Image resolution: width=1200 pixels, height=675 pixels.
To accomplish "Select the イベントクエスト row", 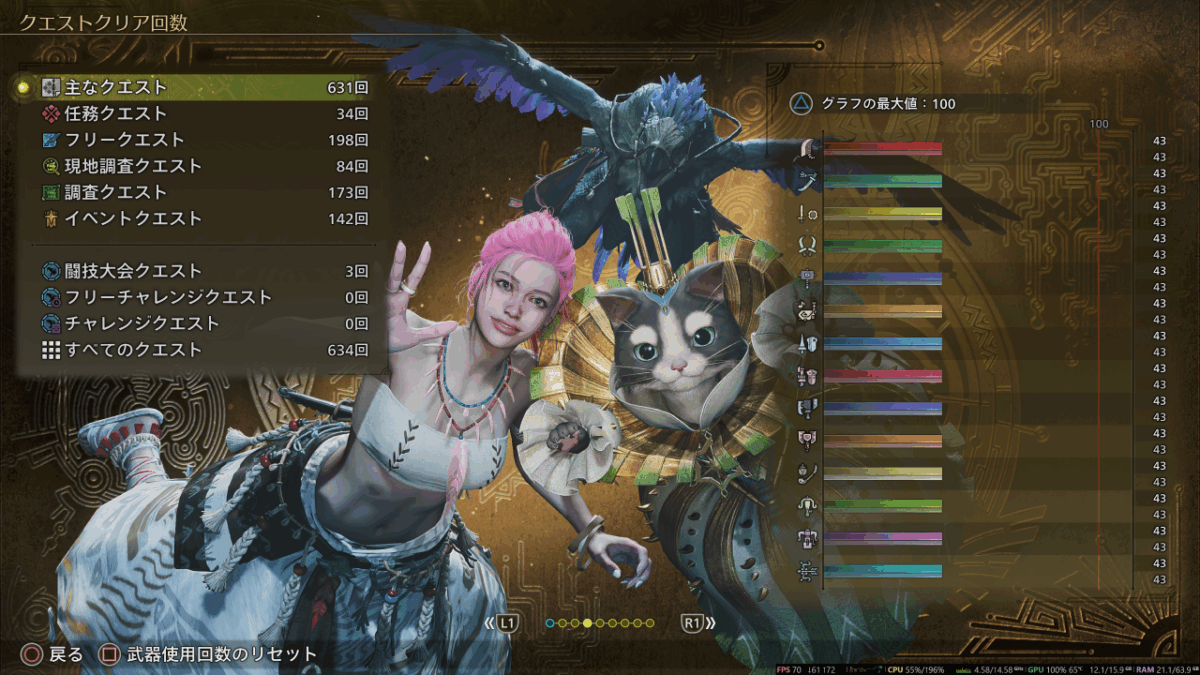I will (x=200, y=218).
